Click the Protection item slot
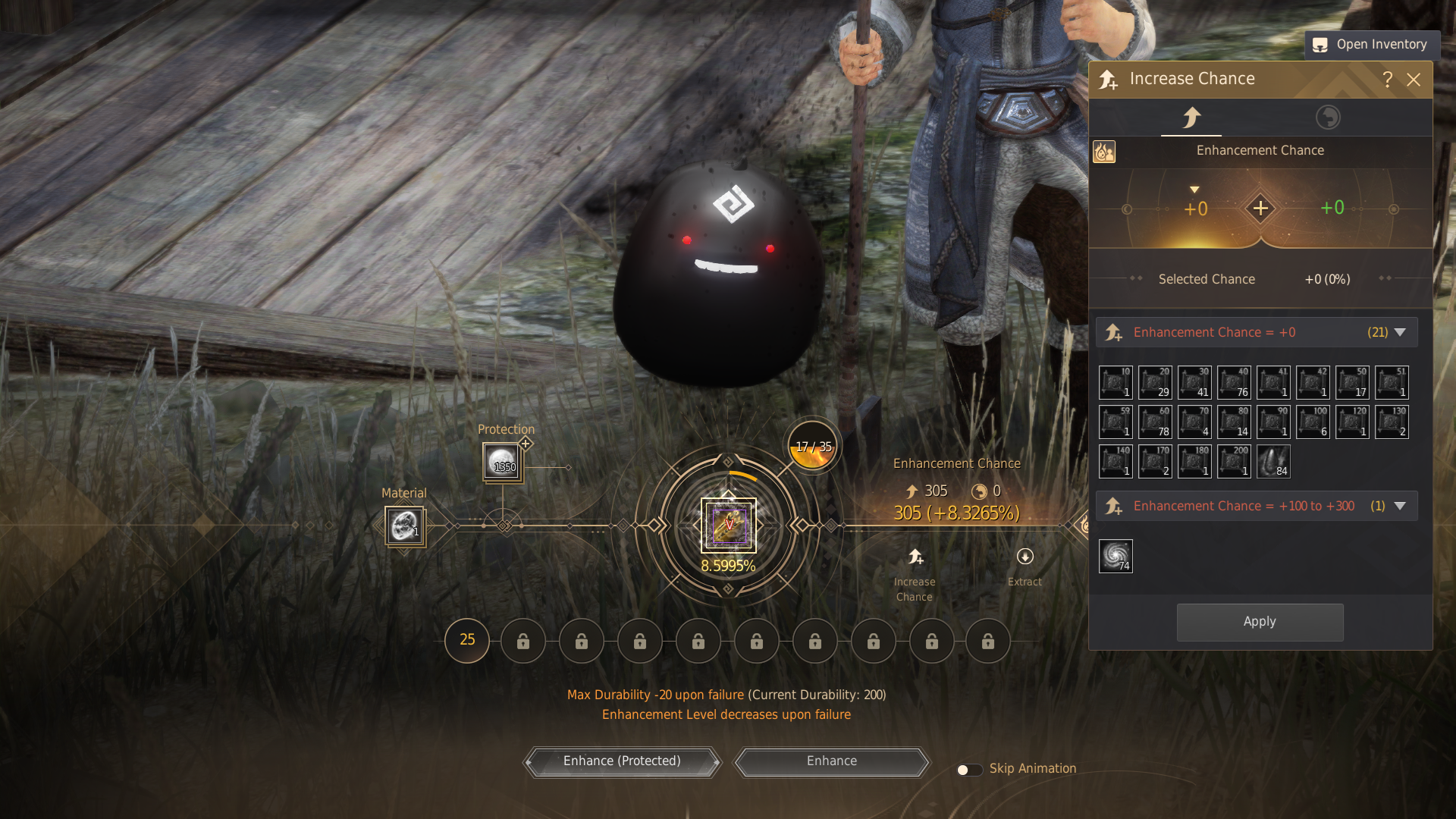1456x819 pixels. (502, 461)
